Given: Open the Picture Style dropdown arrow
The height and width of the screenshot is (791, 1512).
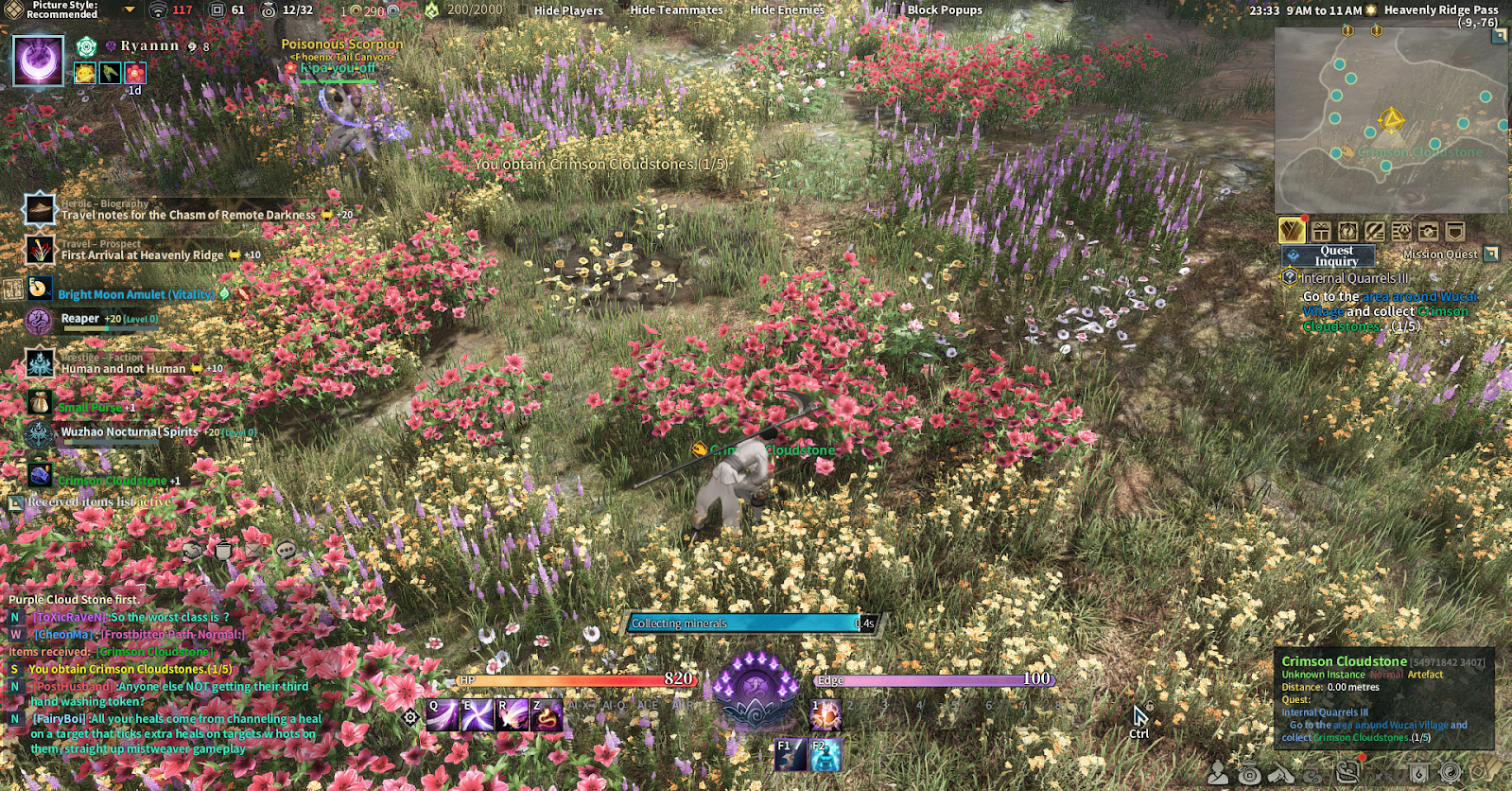Looking at the screenshot, I should click(x=130, y=9).
